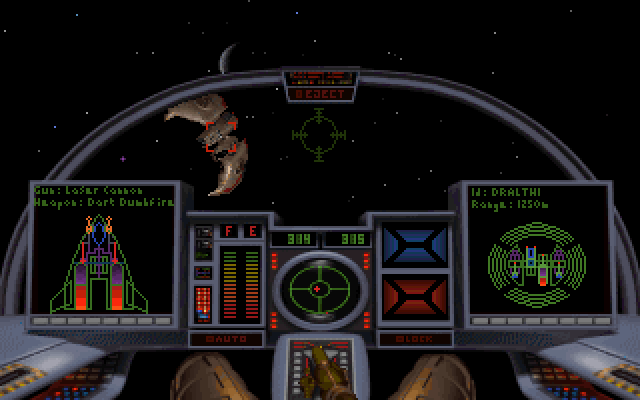Toggle the LOCK target indicator
Viewport: 640px width, 400px height.
[416, 339]
